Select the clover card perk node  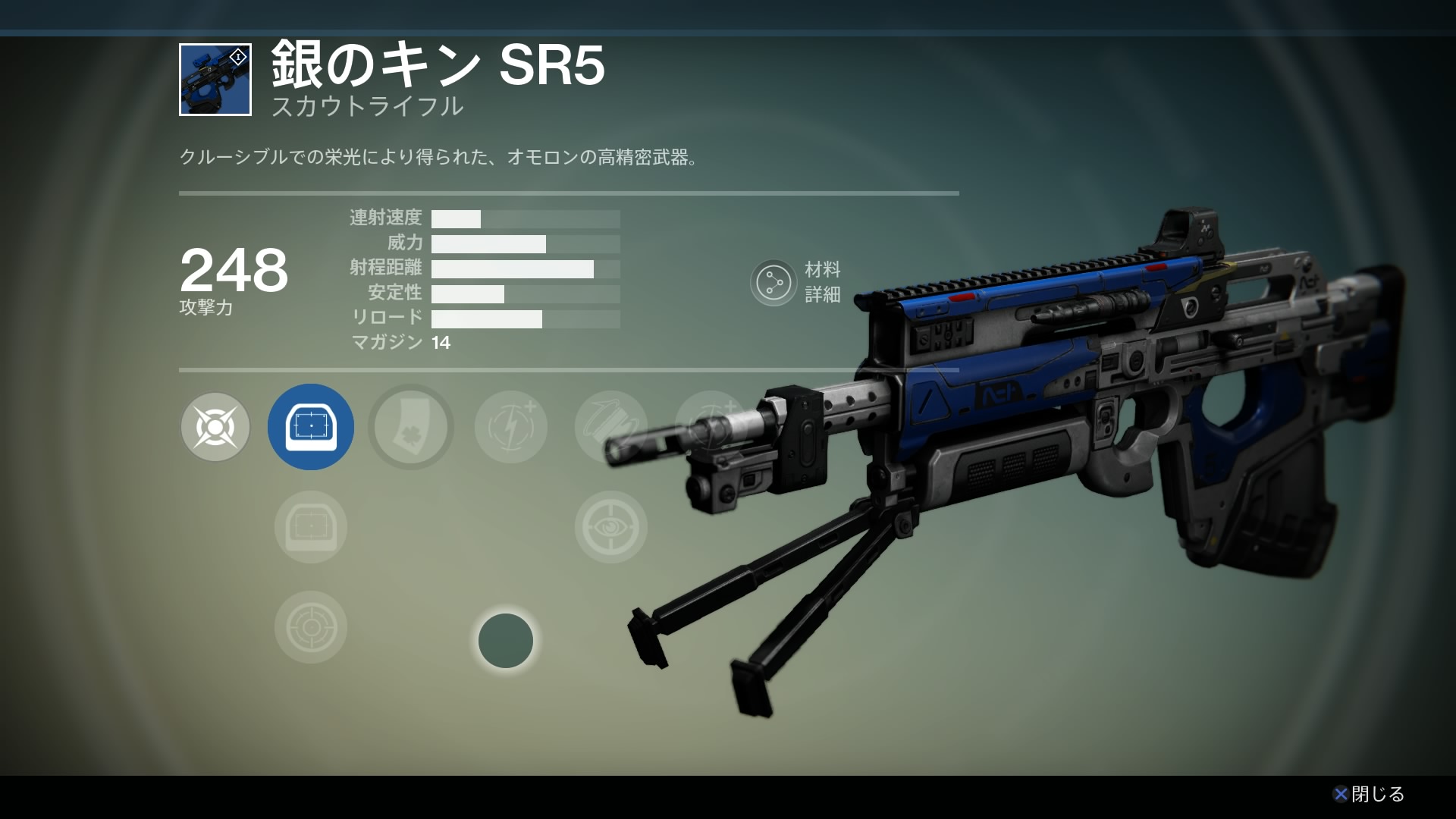(x=411, y=427)
